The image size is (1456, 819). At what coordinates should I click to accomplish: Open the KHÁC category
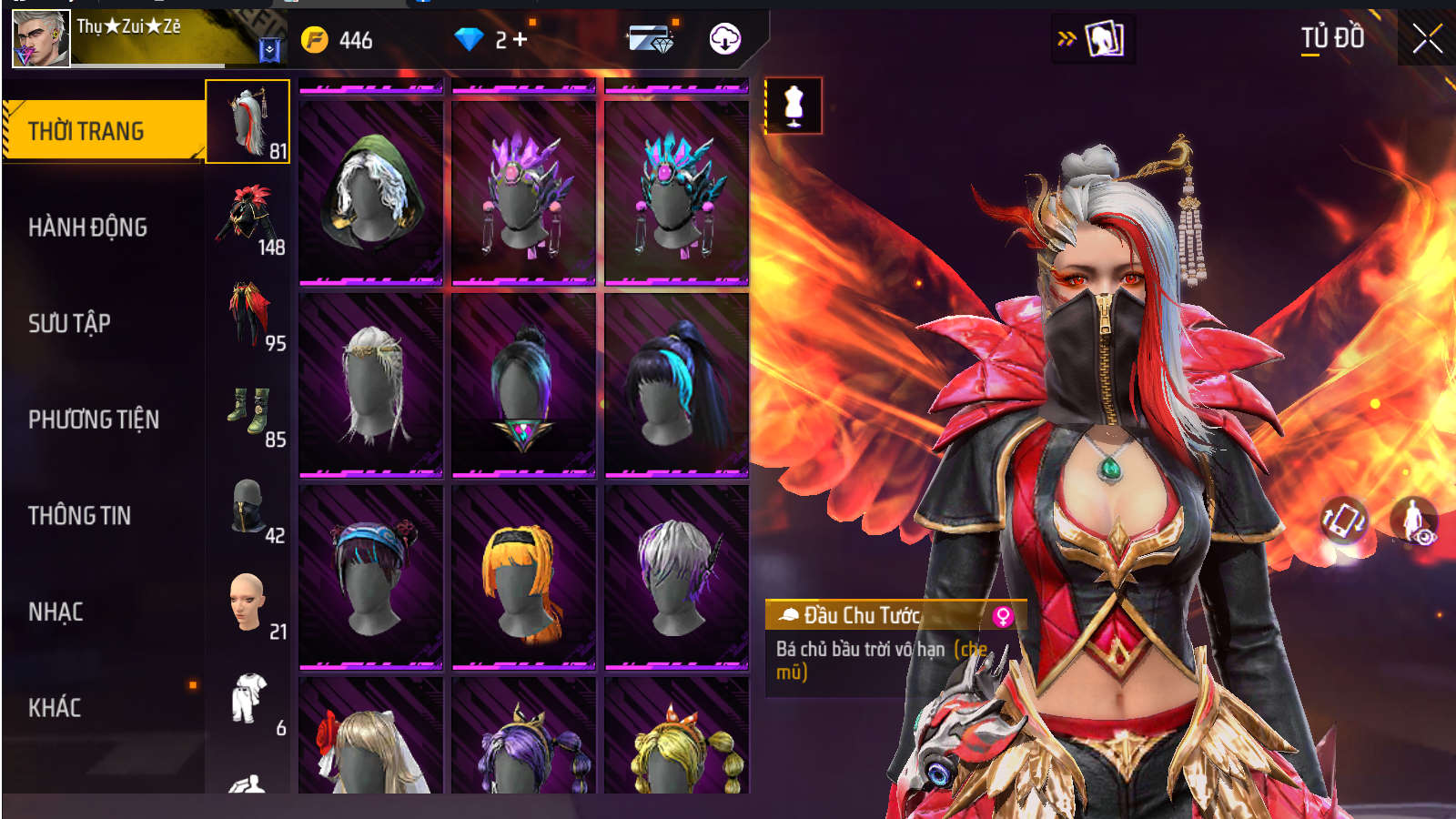pos(56,708)
